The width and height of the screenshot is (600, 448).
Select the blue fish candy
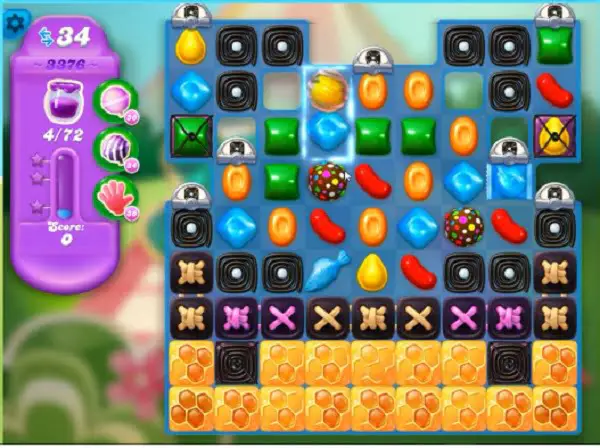click(x=326, y=270)
